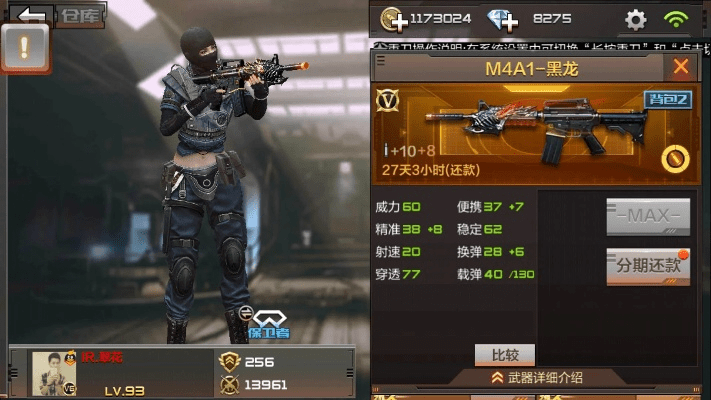Screen dimensions: 711x400
Task: Open the gear settings menu
Action: pos(635,19)
